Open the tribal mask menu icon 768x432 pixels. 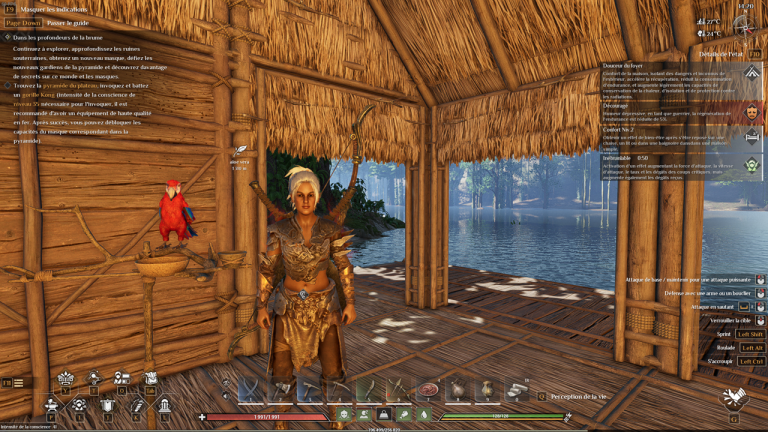[65, 378]
